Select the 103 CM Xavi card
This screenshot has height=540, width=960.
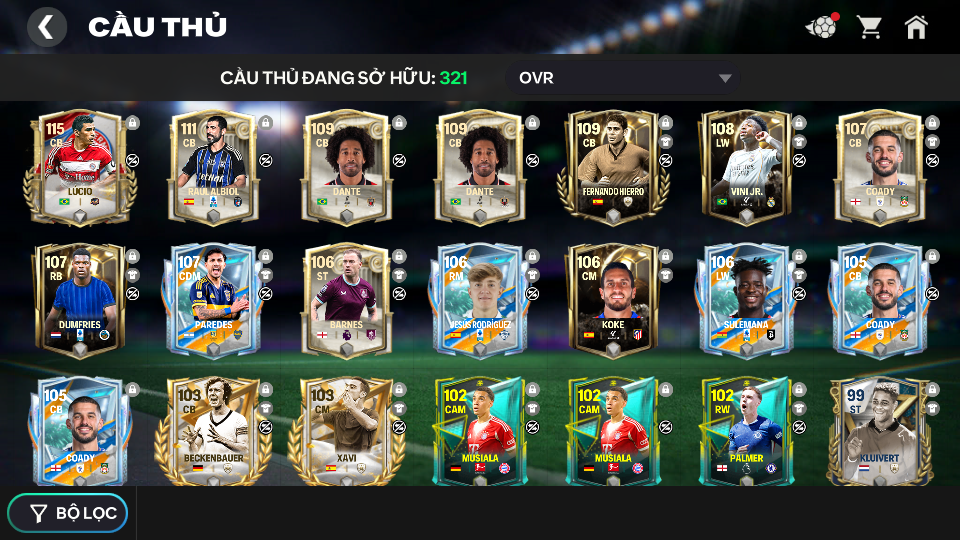(346, 432)
